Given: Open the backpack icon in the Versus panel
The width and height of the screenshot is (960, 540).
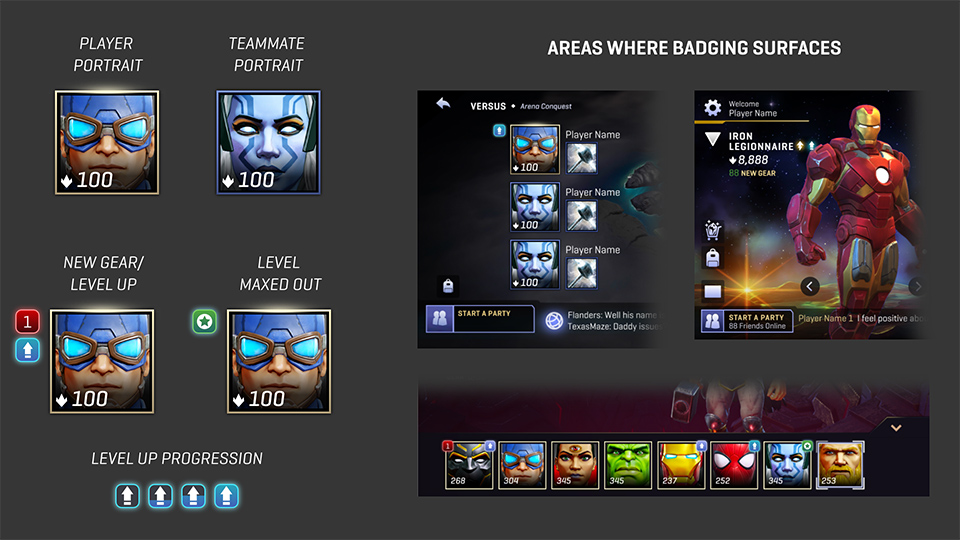Looking at the screenshot, I should 446,285.
